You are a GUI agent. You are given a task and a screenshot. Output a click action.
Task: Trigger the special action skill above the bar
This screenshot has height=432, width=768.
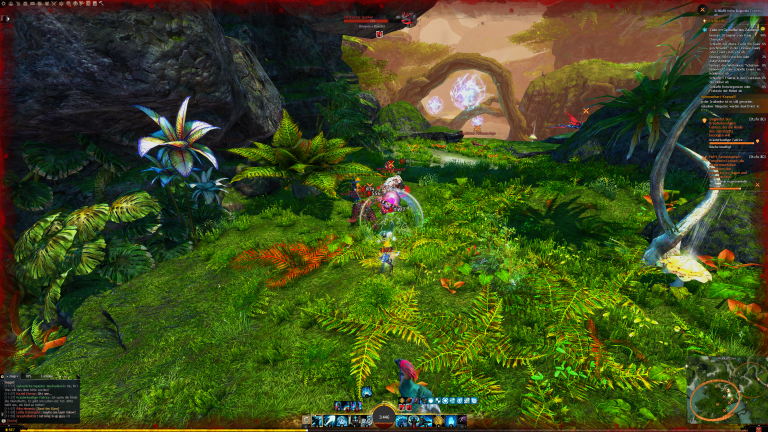(367, 393)
